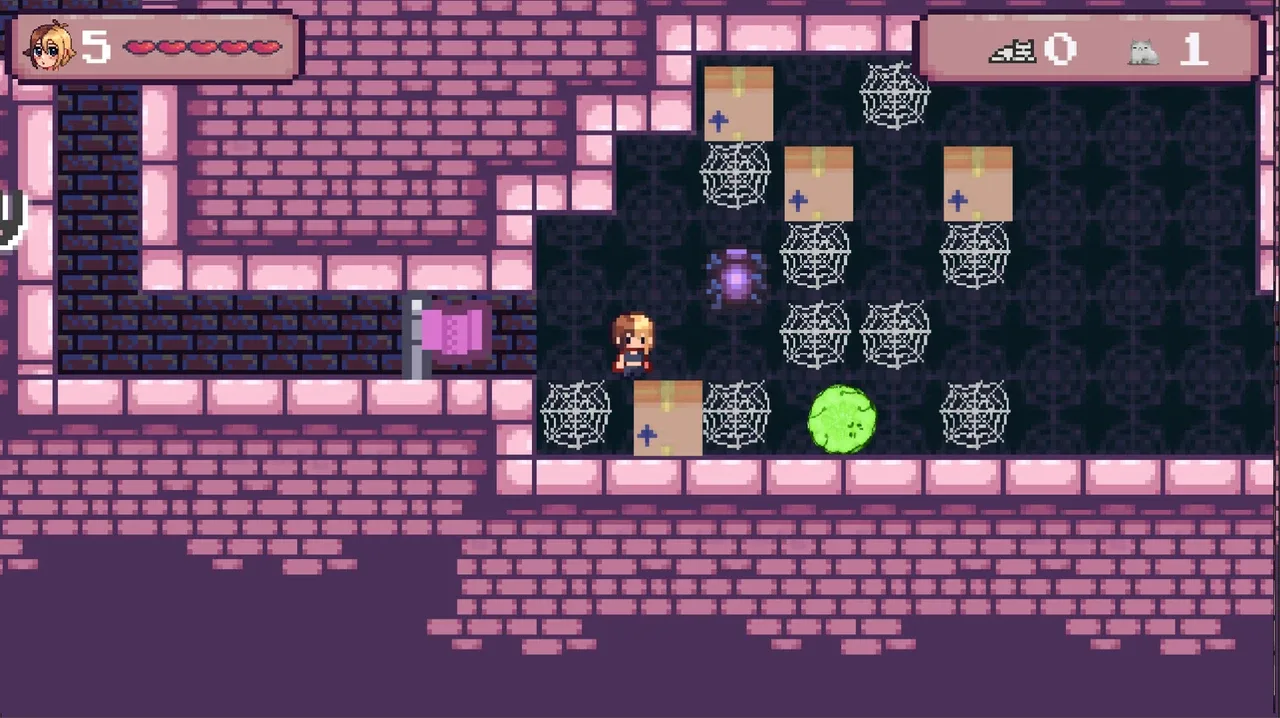
Task: Click the blonde character portrait icon
Action: point(48,46)
